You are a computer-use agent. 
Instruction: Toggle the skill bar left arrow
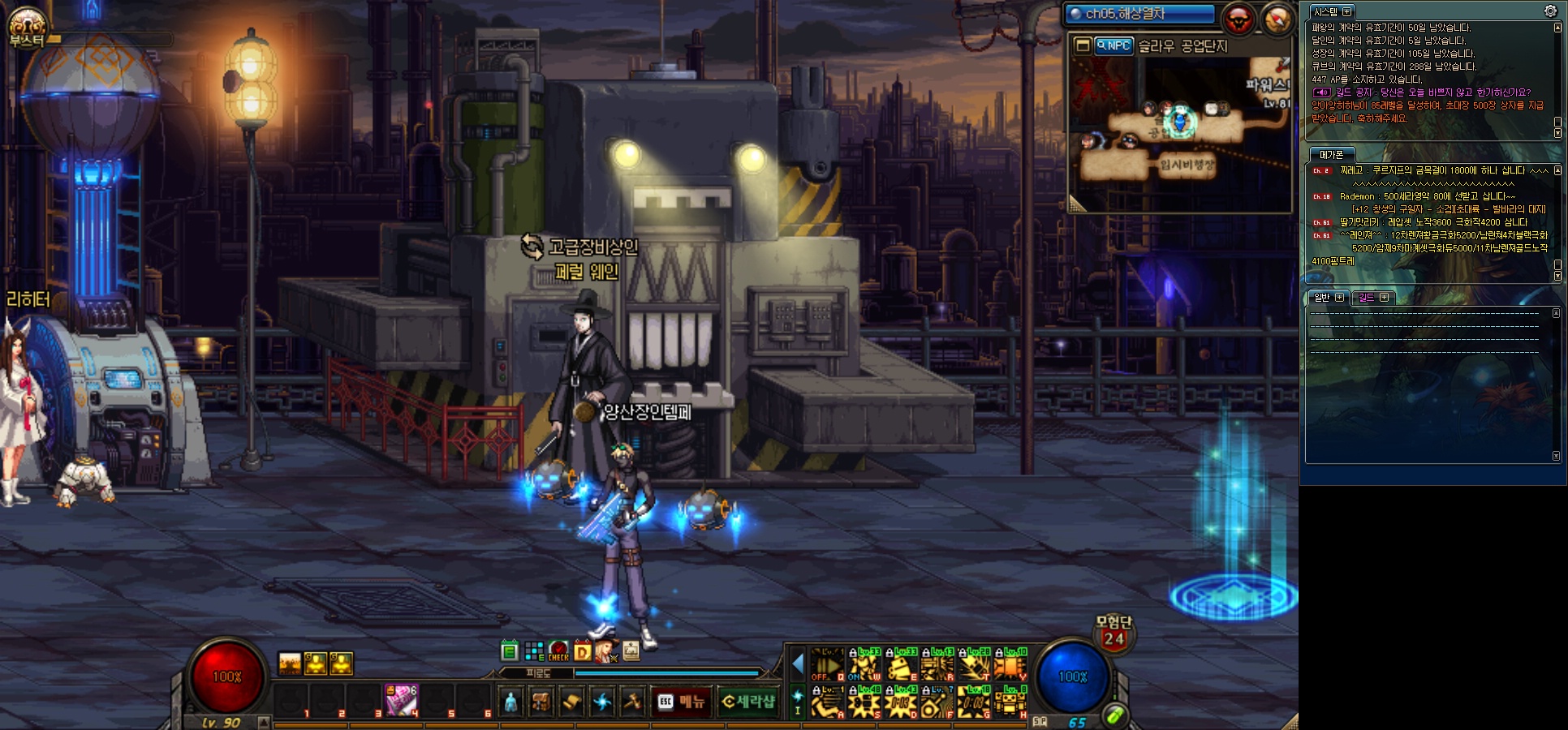[797, 664]
